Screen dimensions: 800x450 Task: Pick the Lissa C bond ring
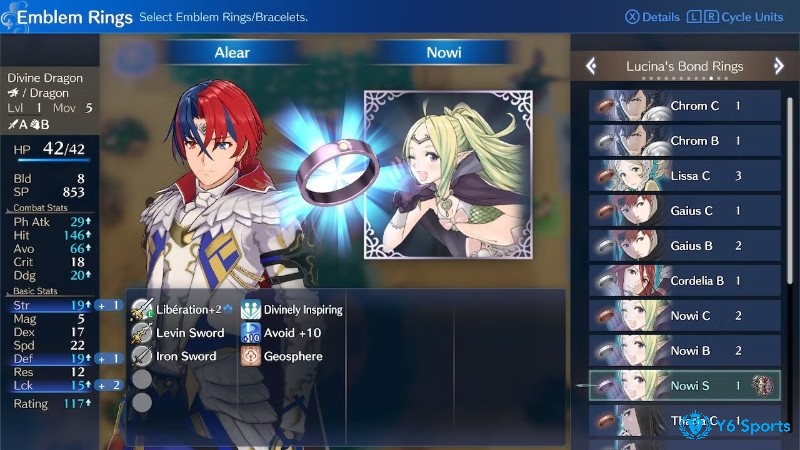pyautogui.click(x=684, y=176)
